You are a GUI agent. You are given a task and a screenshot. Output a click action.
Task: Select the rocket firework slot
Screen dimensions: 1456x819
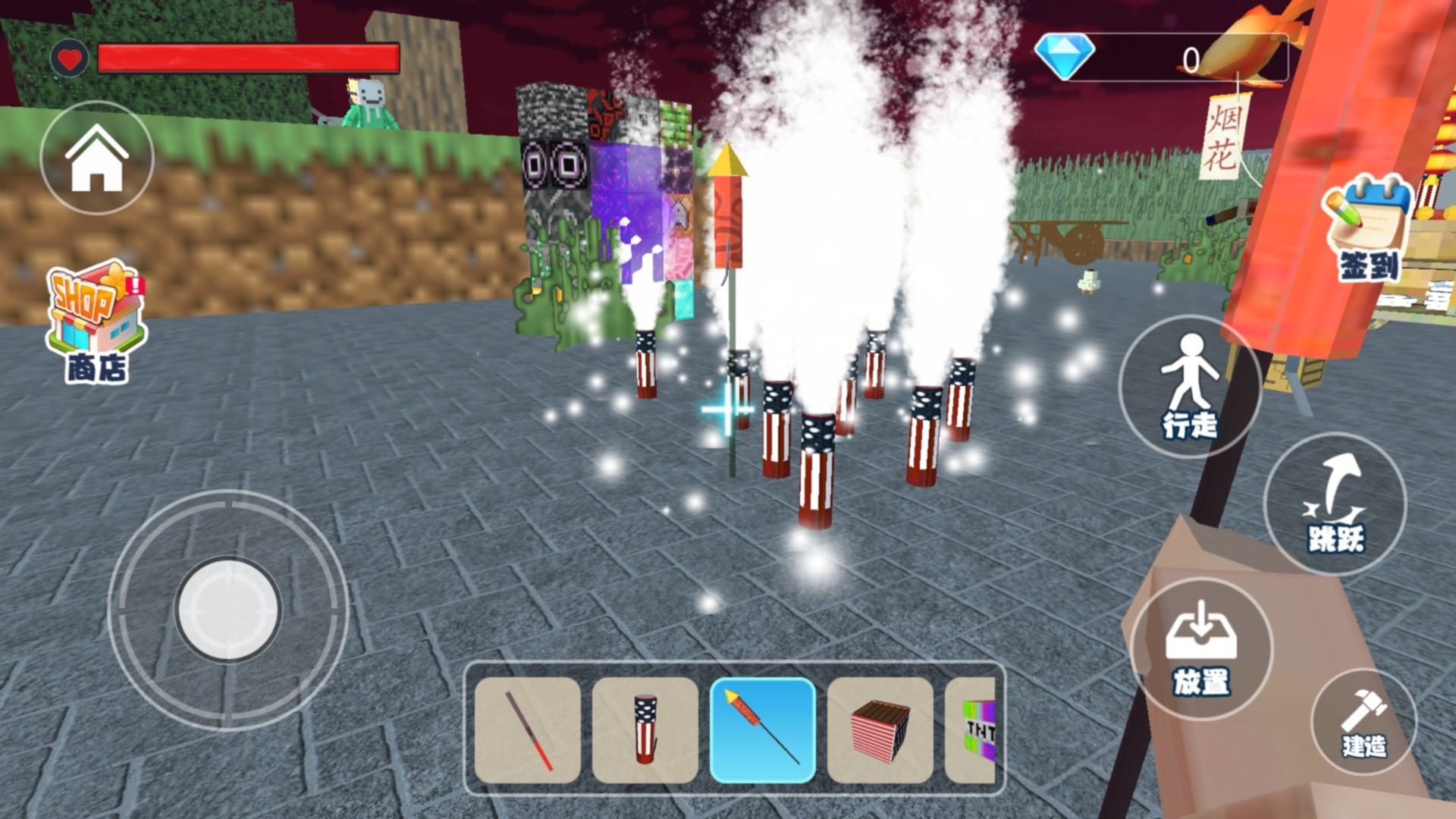(x=763, y=730)
